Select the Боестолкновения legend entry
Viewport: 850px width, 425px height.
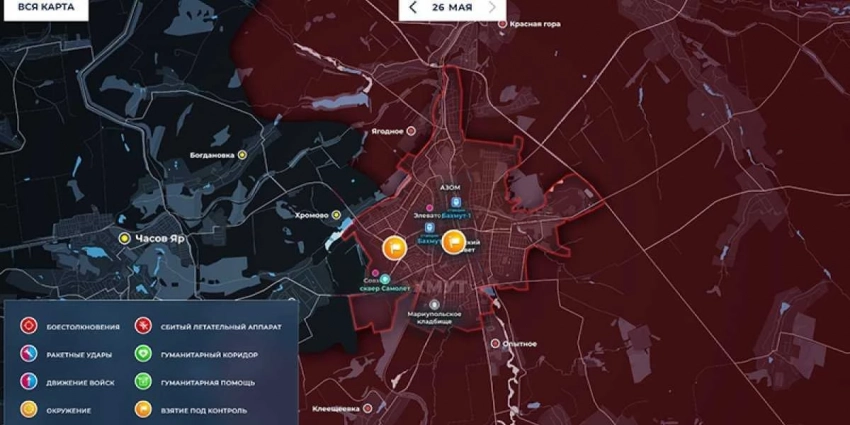click(30, 326)
